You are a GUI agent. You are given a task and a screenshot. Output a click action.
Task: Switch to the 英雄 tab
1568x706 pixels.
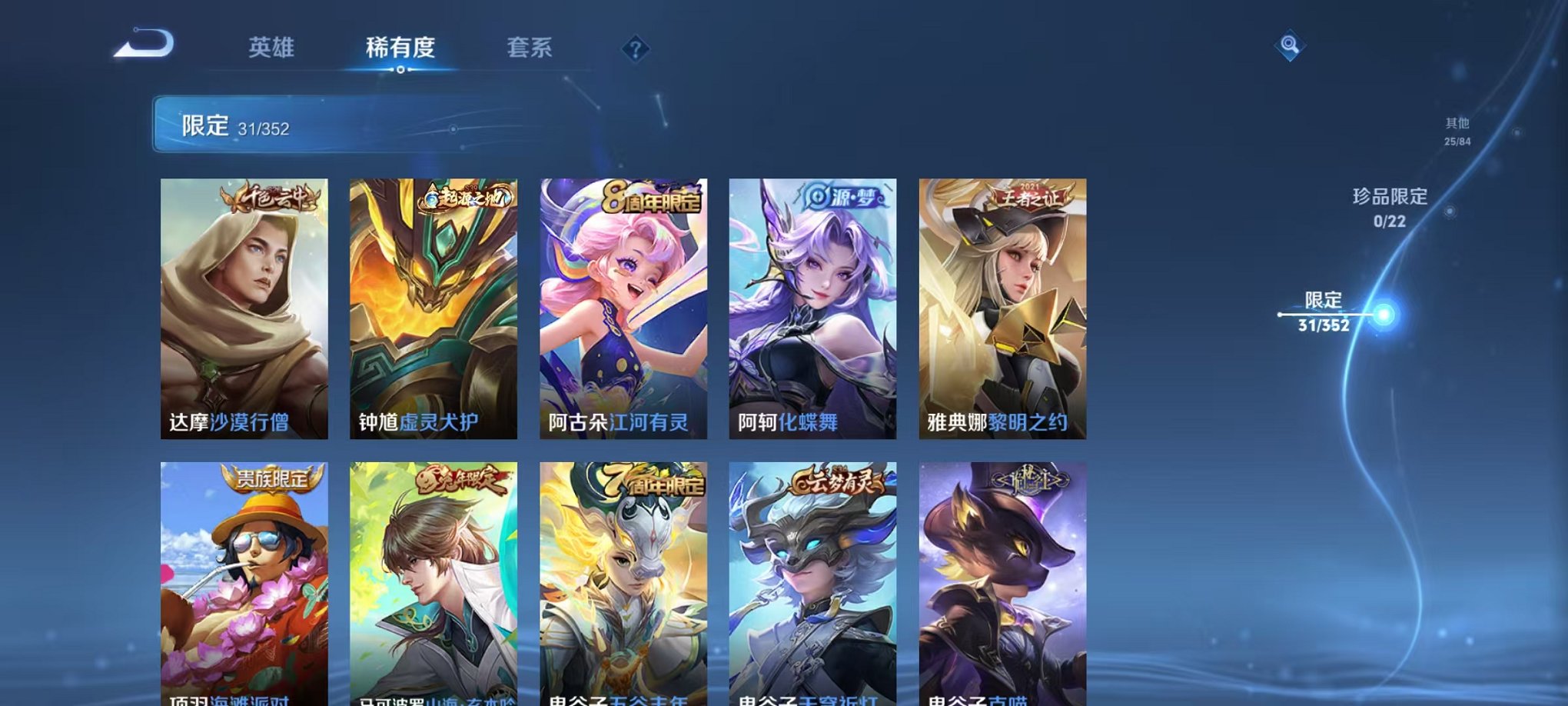273,48
